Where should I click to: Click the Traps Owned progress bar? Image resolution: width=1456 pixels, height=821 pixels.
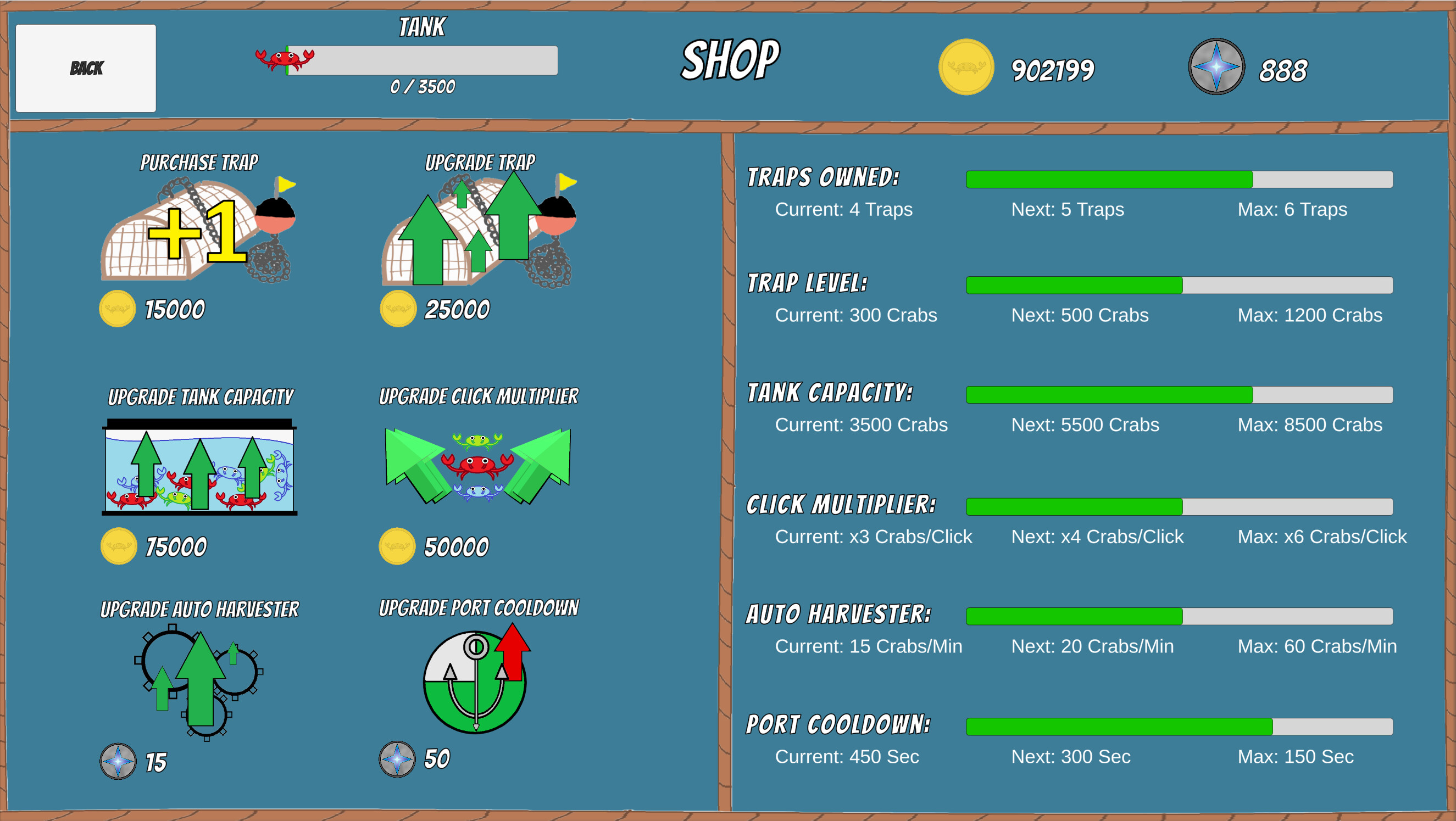tap(1179, 180)
